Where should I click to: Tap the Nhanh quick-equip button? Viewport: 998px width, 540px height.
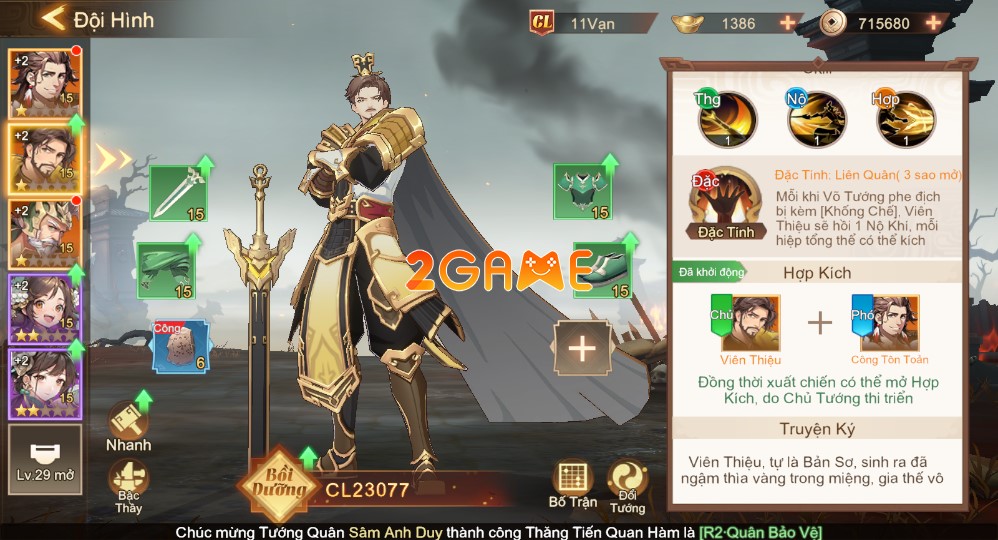[128, 427]
